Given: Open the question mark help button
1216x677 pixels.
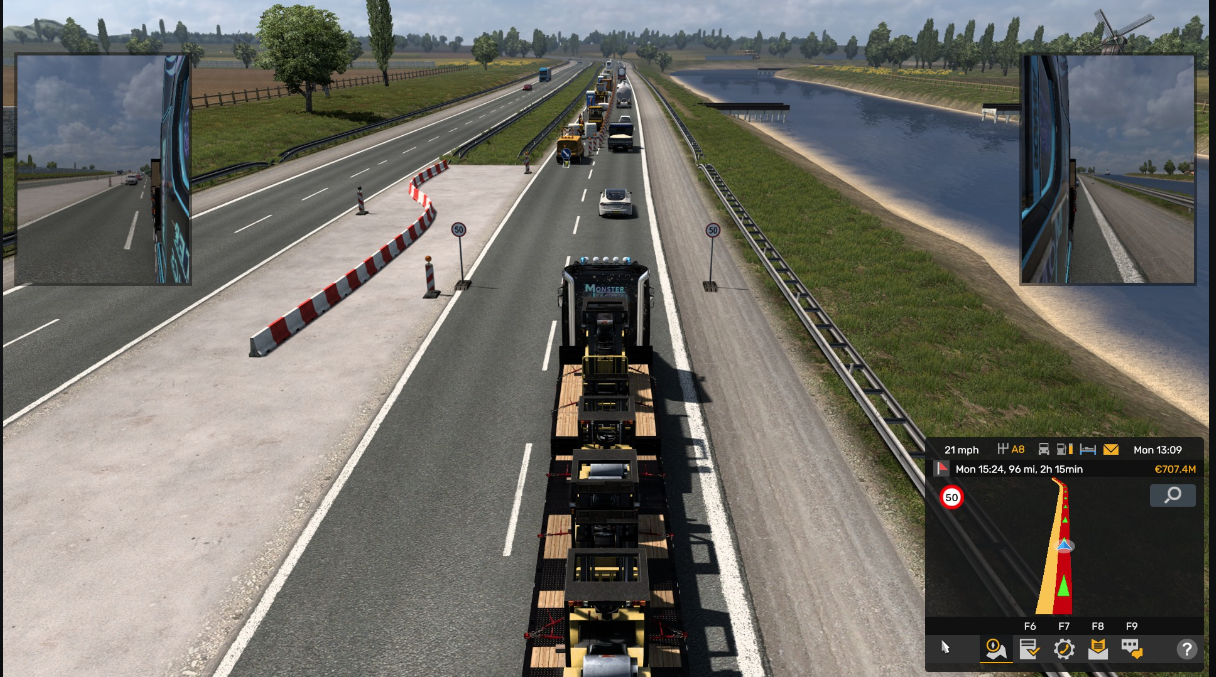Looking at the screenshot, I should point(1187,649).
